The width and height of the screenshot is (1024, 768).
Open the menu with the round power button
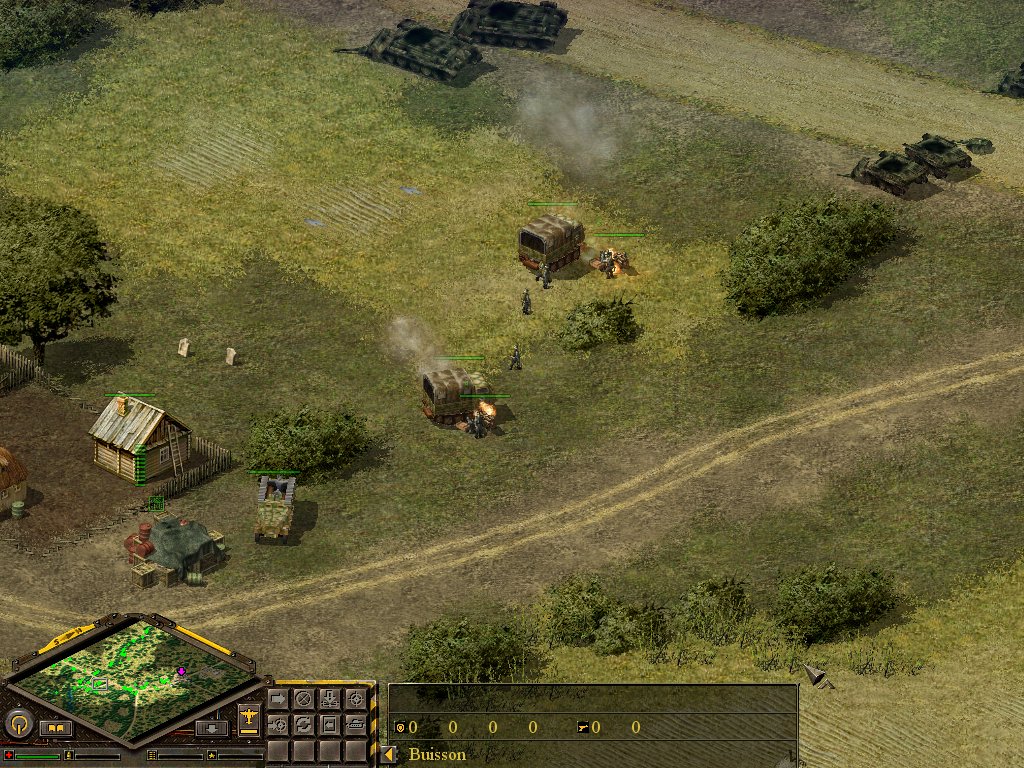pos(19,722)
